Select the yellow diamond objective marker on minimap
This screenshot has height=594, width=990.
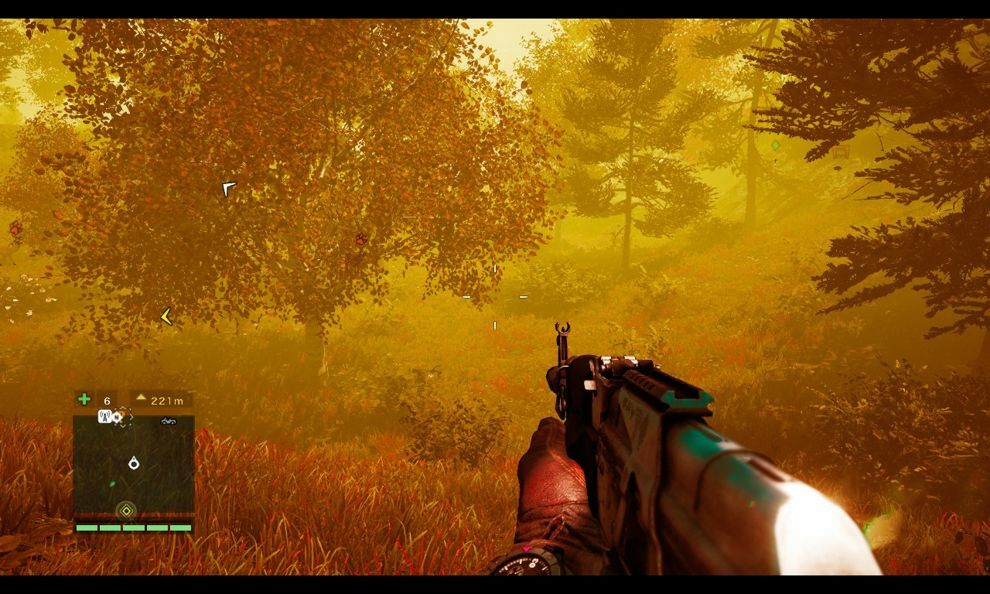126,511
